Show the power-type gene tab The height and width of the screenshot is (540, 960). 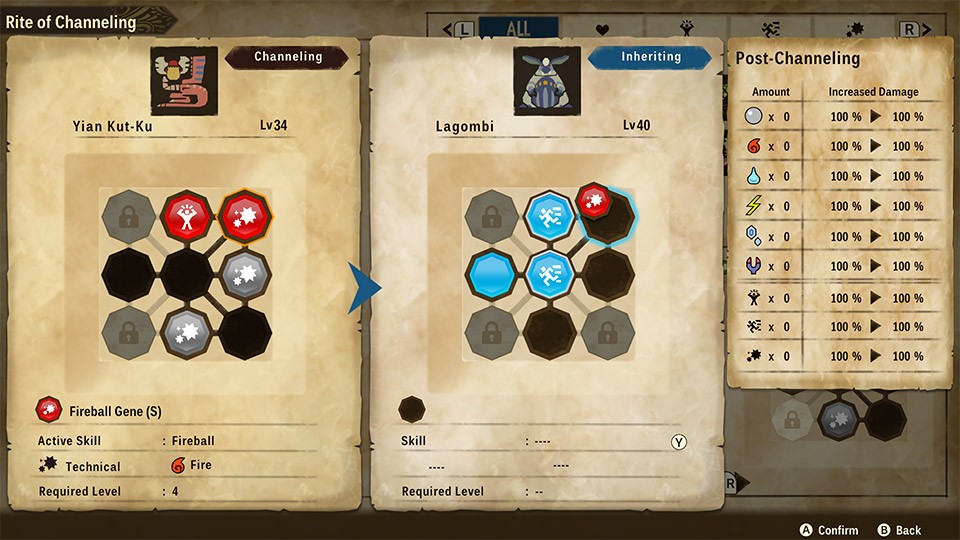click(688, 29)
